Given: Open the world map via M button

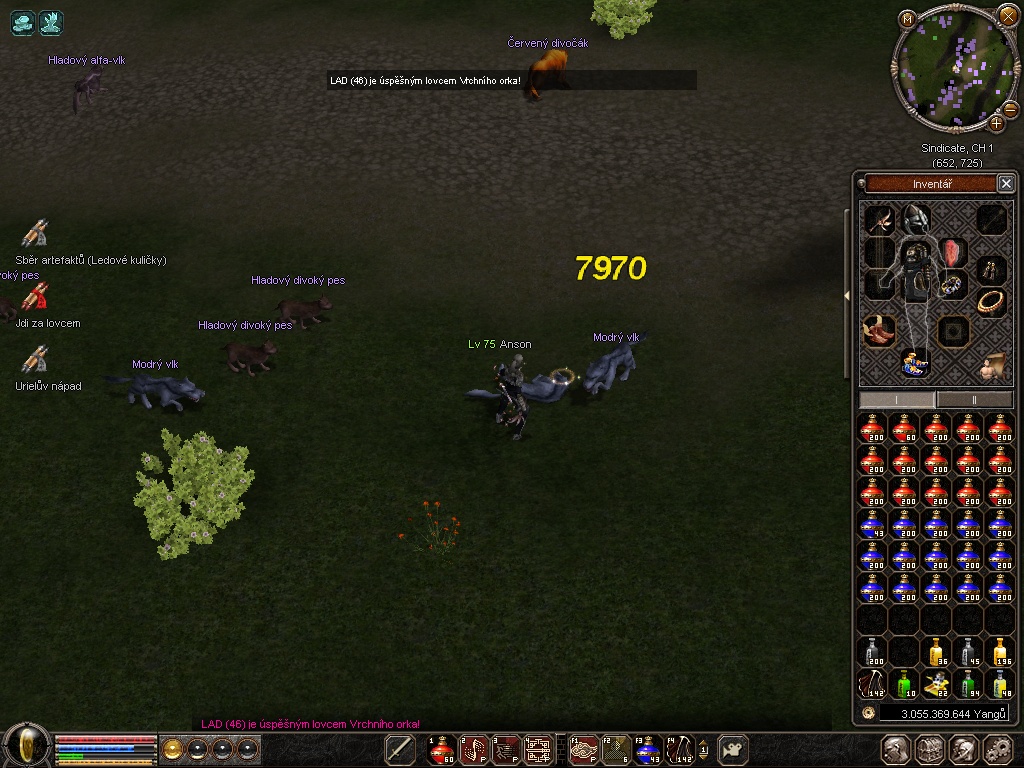Looking at the screenshot, I should (907, 19).
